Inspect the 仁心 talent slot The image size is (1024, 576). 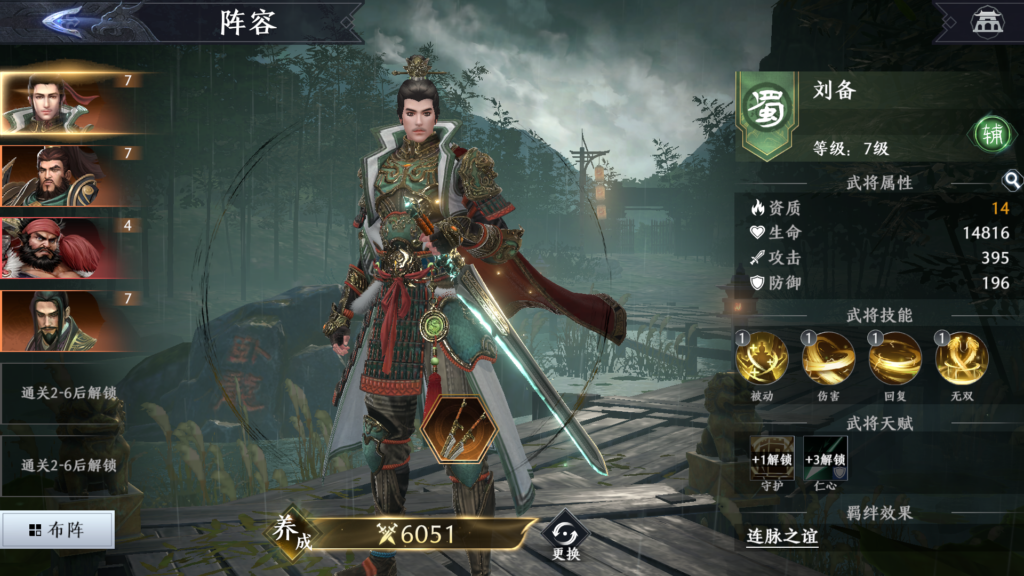tap(826, 459)
